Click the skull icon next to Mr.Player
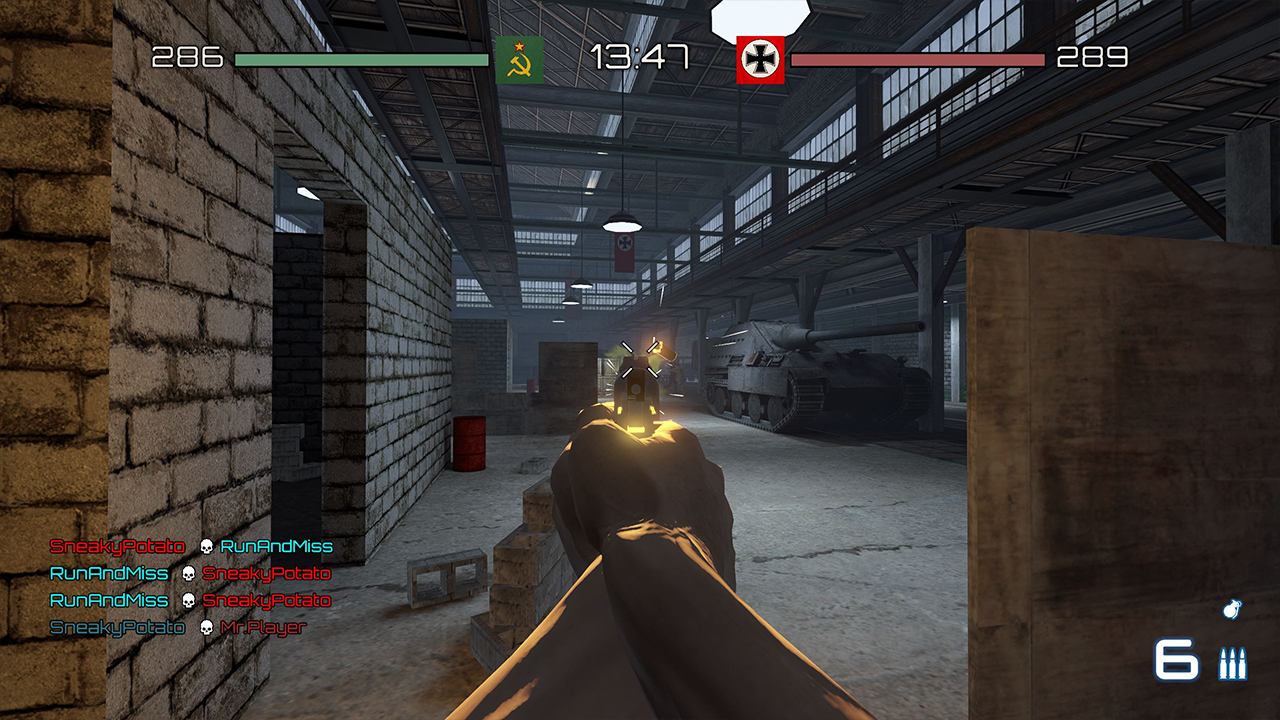The image size is (1280, 720). click(x=205, y=627)
